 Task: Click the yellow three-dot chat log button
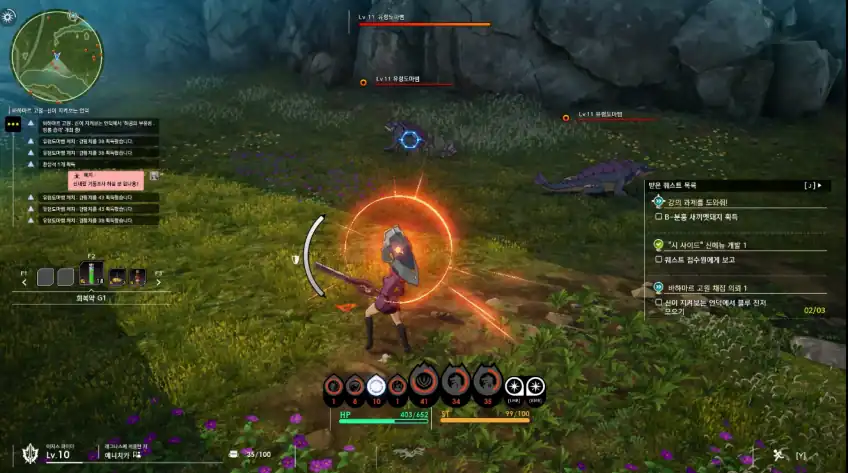pyautogui.click(x=13, y=123)
